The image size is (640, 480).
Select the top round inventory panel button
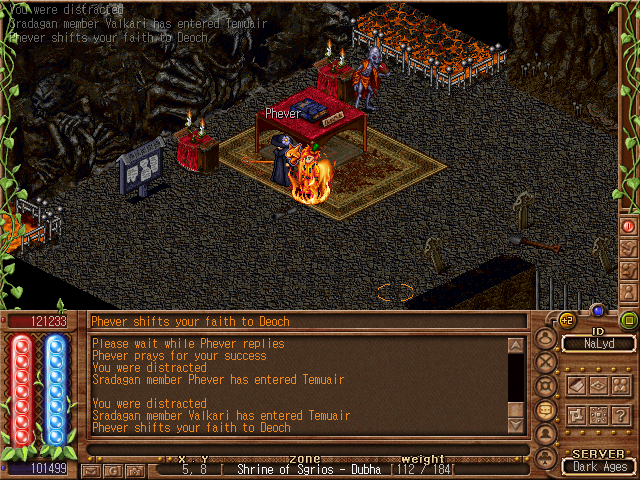(546, 338)
